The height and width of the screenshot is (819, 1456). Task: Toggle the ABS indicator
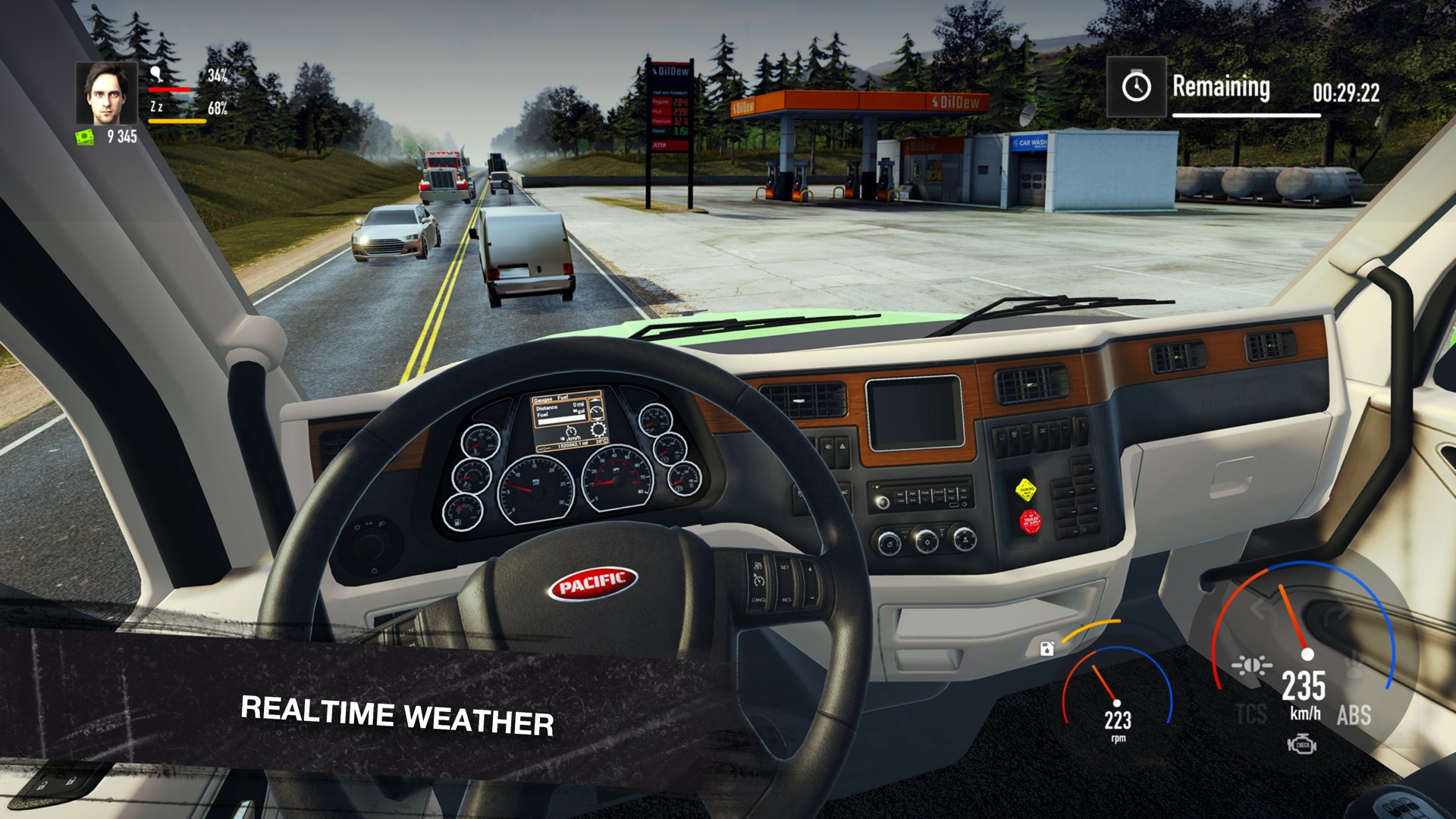coord(1354,714)
